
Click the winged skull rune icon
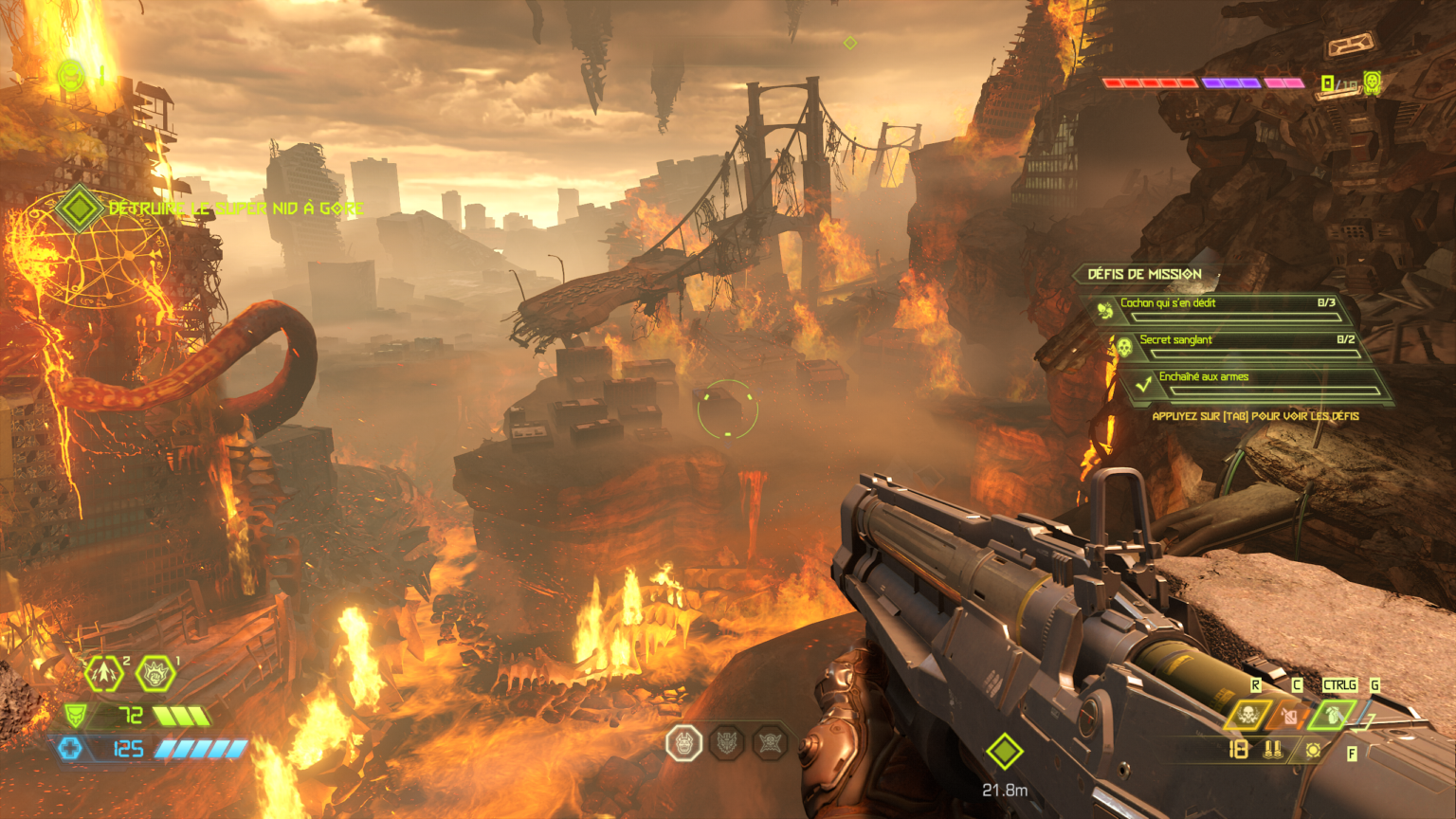(x=771, y=743)
